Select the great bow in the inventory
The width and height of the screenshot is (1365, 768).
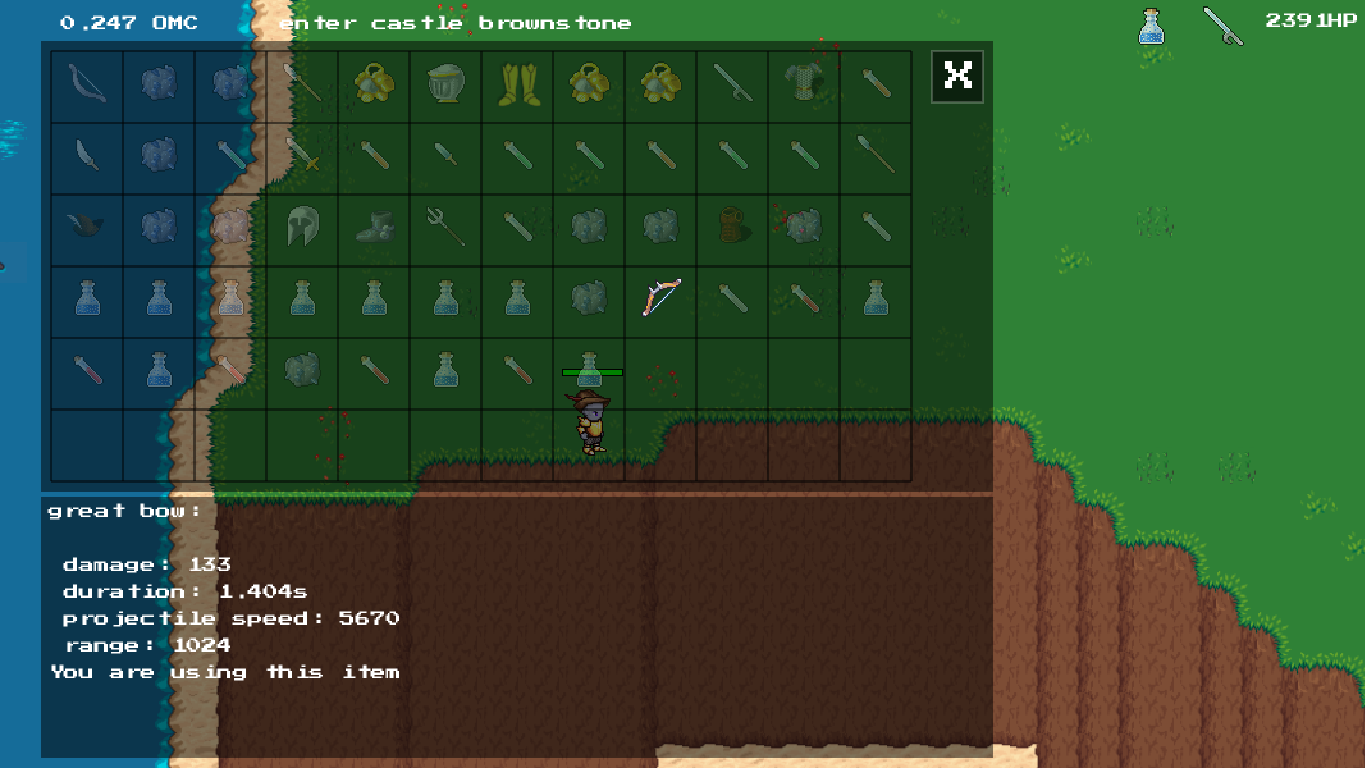click(663, 296)
